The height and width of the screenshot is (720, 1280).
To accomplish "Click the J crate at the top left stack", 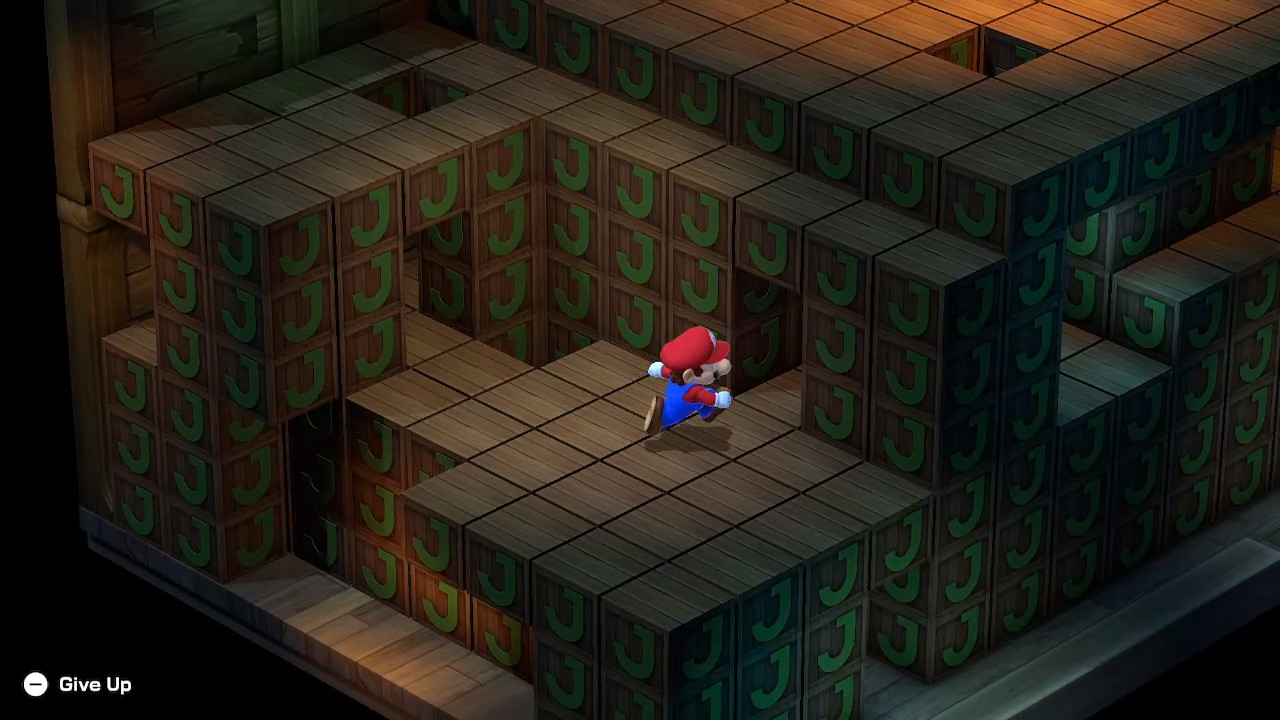I will click(x=120, y=190).
